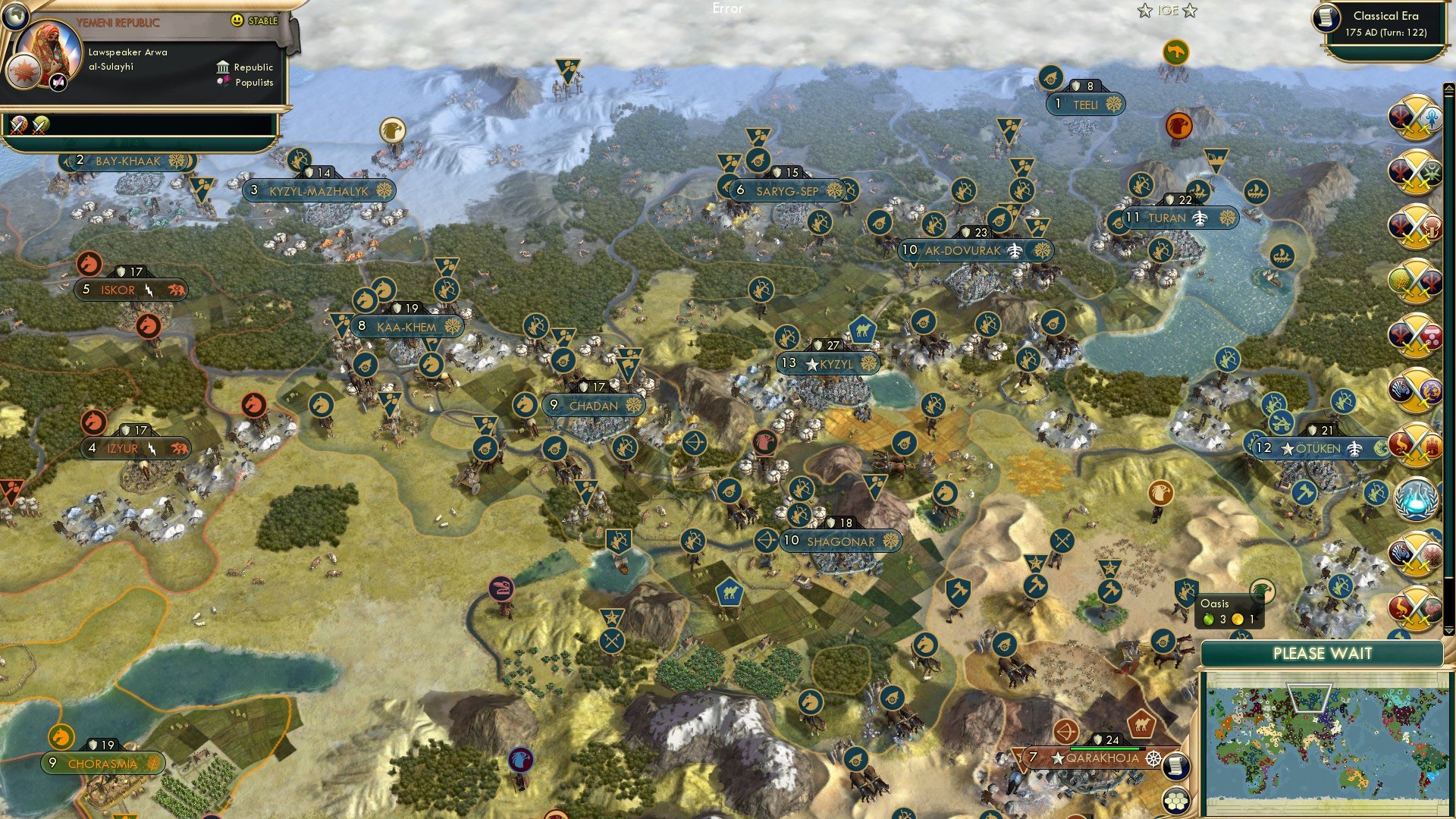Open the Classical Era turn counter panel
1456x819 pixels.
[x=1388, y=24]
